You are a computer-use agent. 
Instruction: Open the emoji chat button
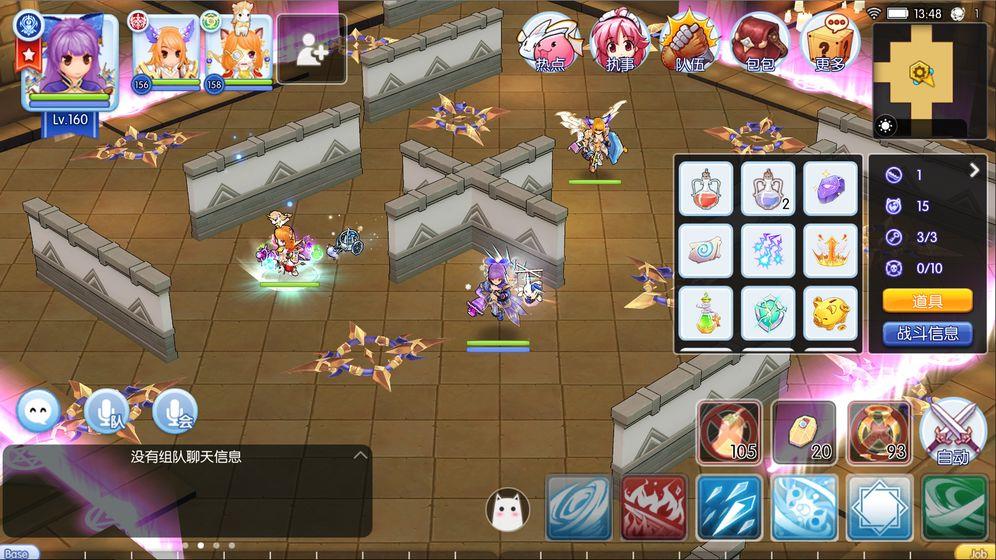point(39,410)
